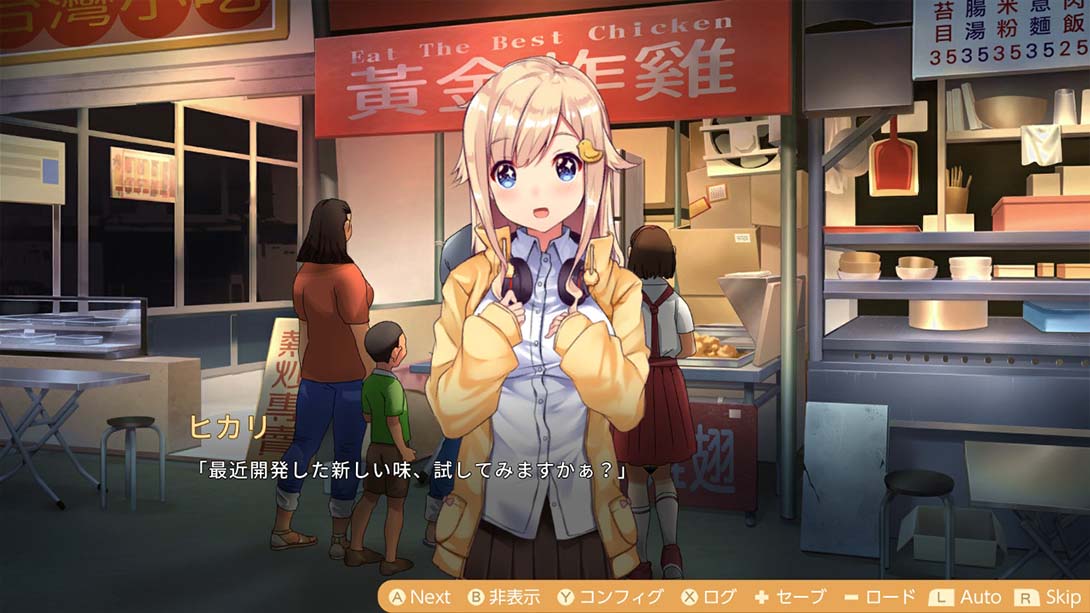
Task: Activate Skip to fast-forward dialogue
Action: (x=1049, y=597)
